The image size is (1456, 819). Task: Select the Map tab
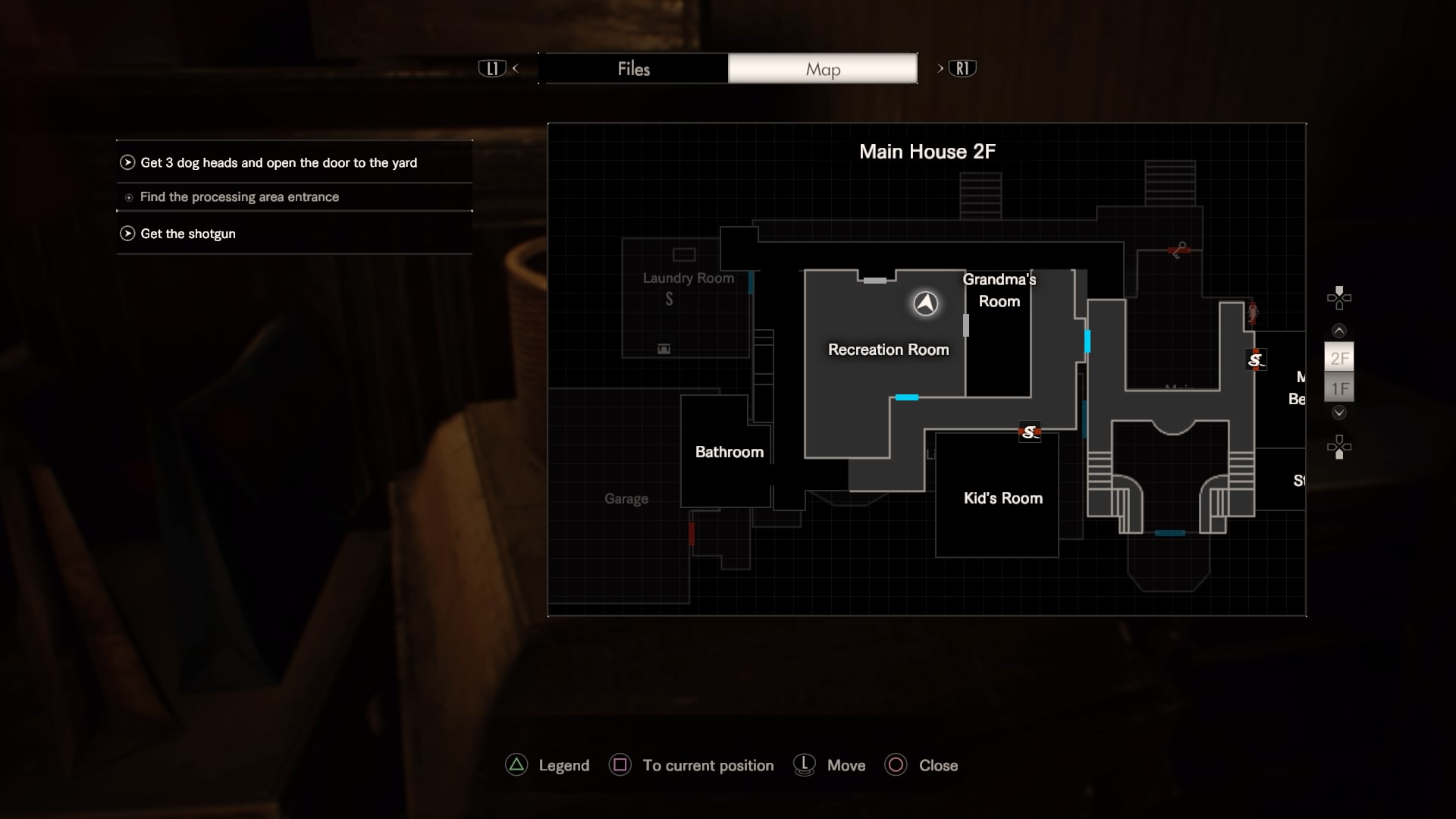[x=823, y=69]
